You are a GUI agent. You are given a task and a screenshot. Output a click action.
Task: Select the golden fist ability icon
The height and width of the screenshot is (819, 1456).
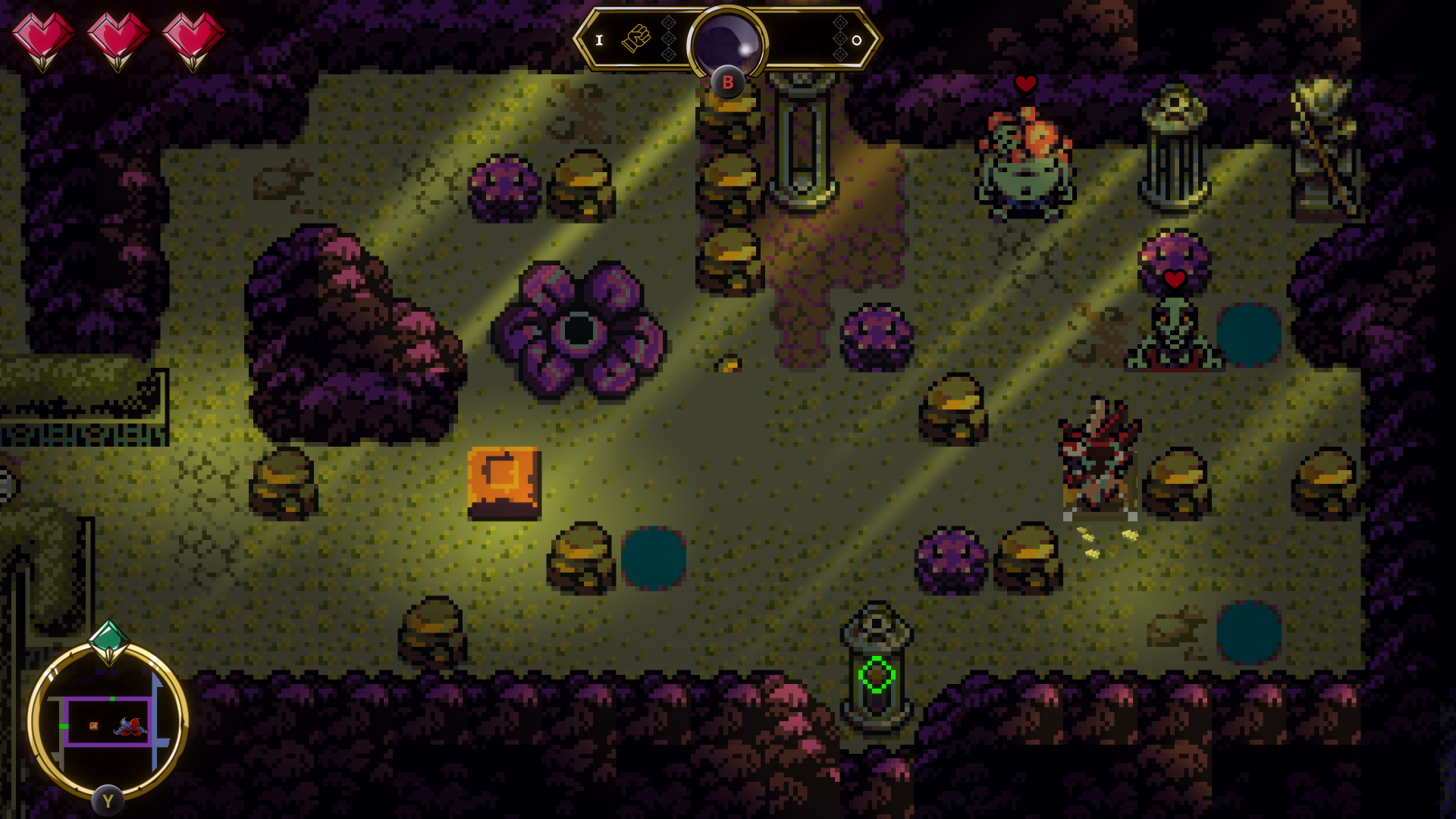coord(636,39)
